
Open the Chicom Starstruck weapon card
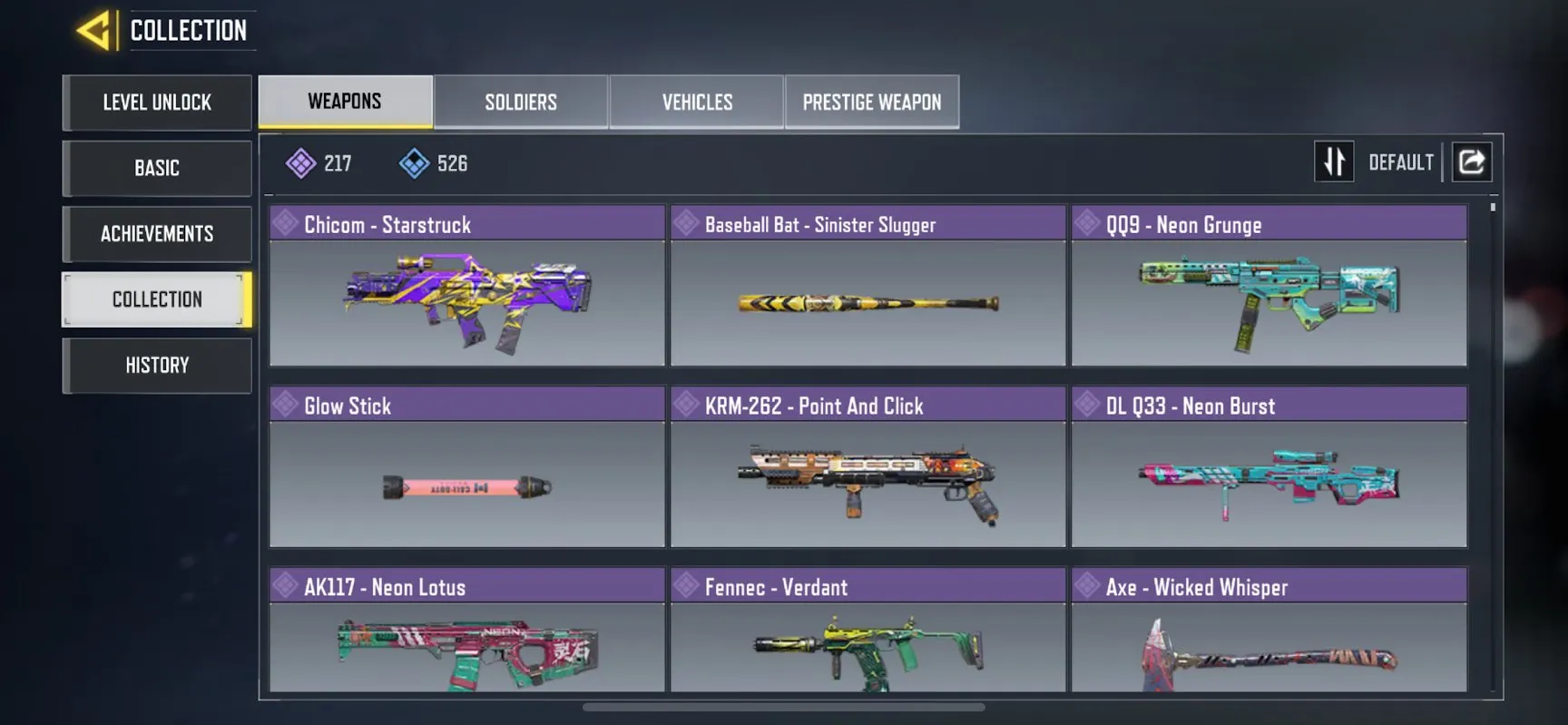click(x=467, y=299)
